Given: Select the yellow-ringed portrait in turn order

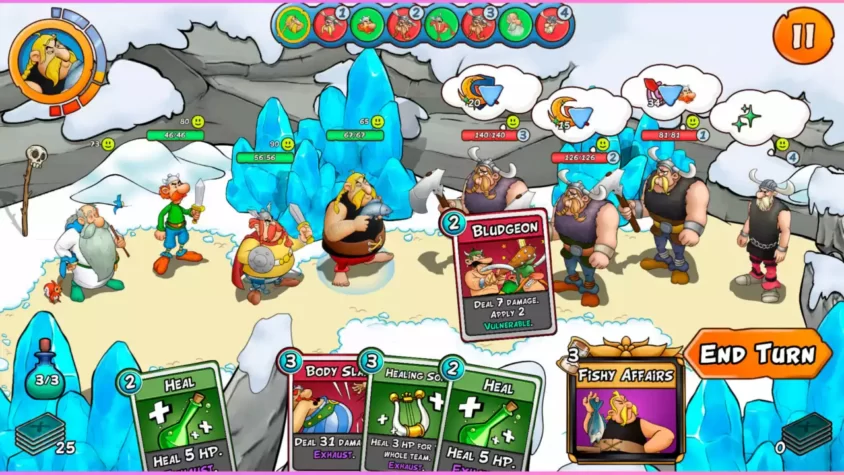Looking at the screenshot, I should pyautogui.click(x=293, y=24).
